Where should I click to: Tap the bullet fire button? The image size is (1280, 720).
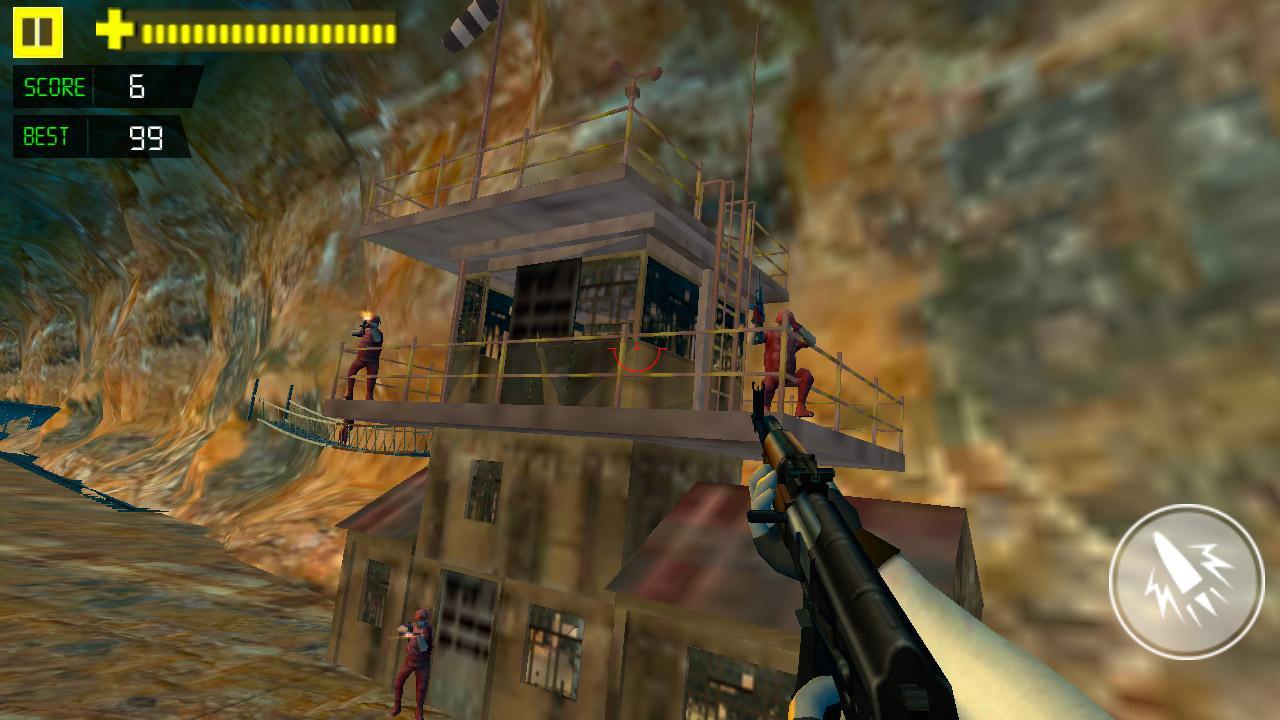tap(1186, 581)
